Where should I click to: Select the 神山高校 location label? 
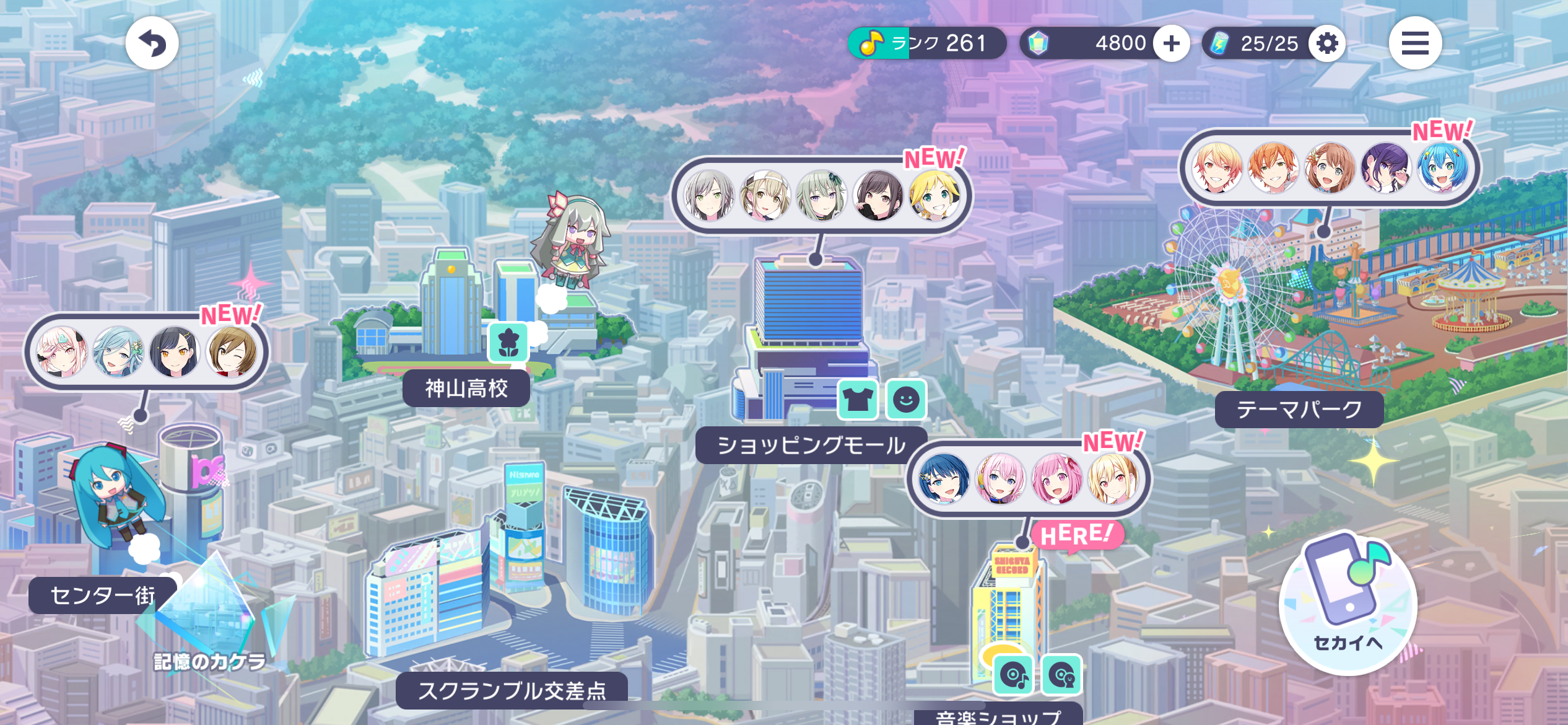[x=466, y=389]
